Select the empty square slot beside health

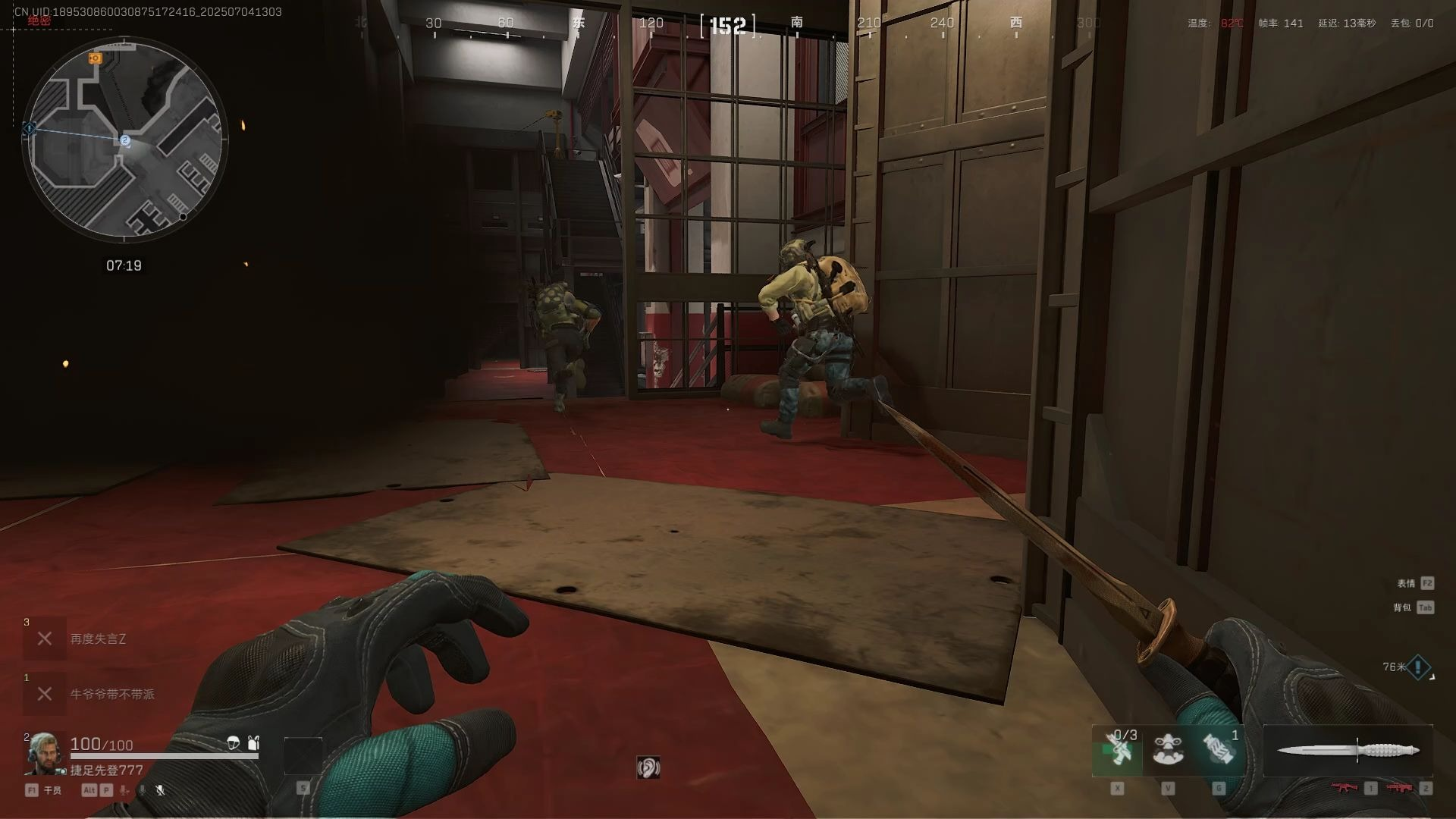click(303, 756)
